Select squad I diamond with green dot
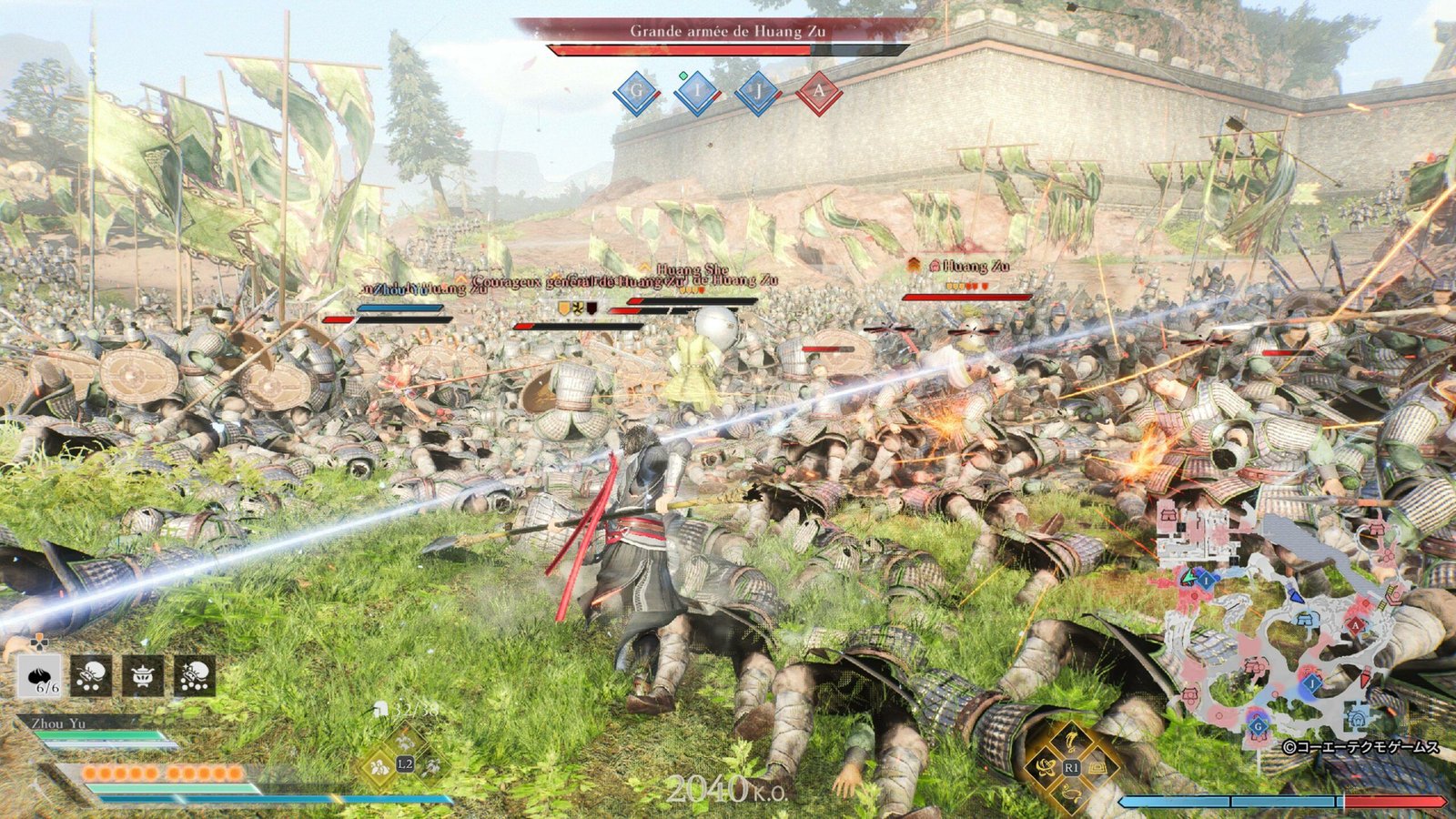 coord(698,92)
